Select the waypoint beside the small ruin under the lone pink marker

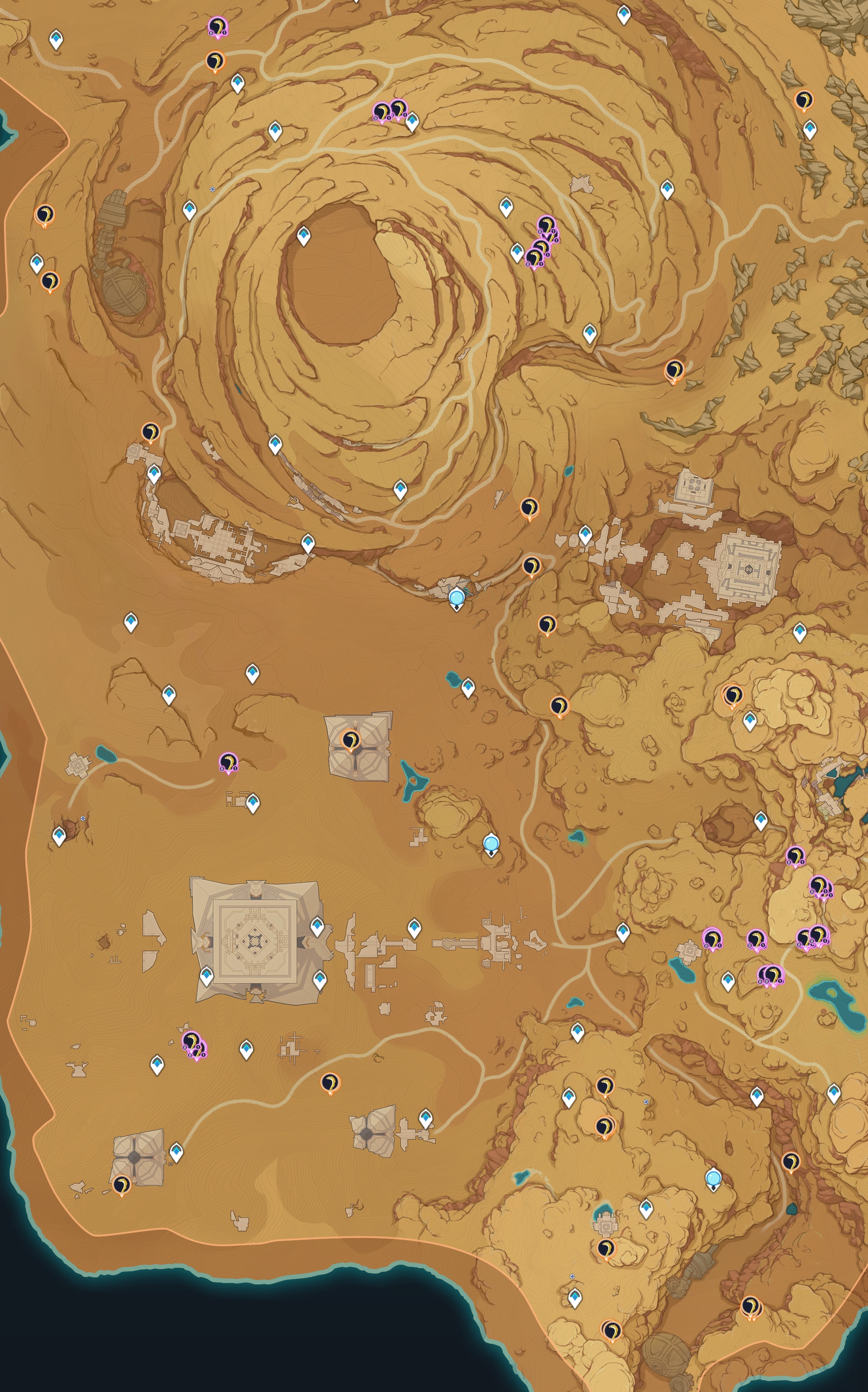(x=252, y=802)
